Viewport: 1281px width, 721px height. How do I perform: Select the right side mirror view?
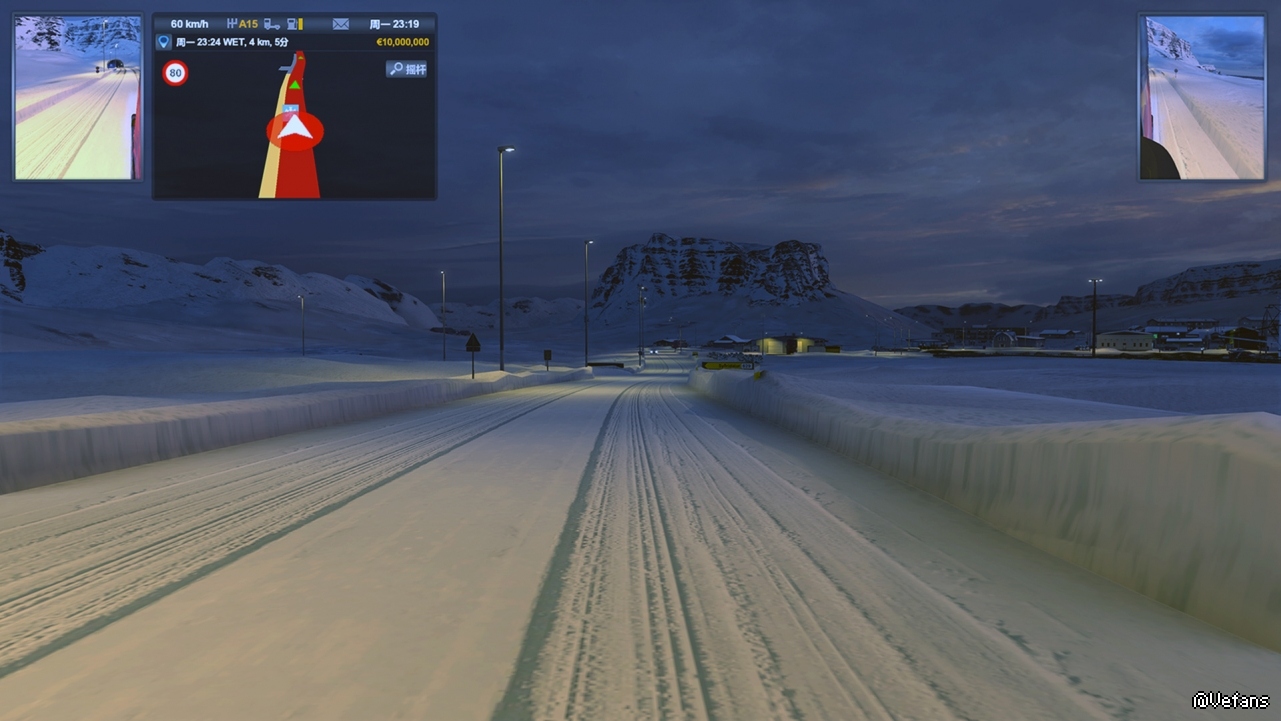click(1202, 97)
